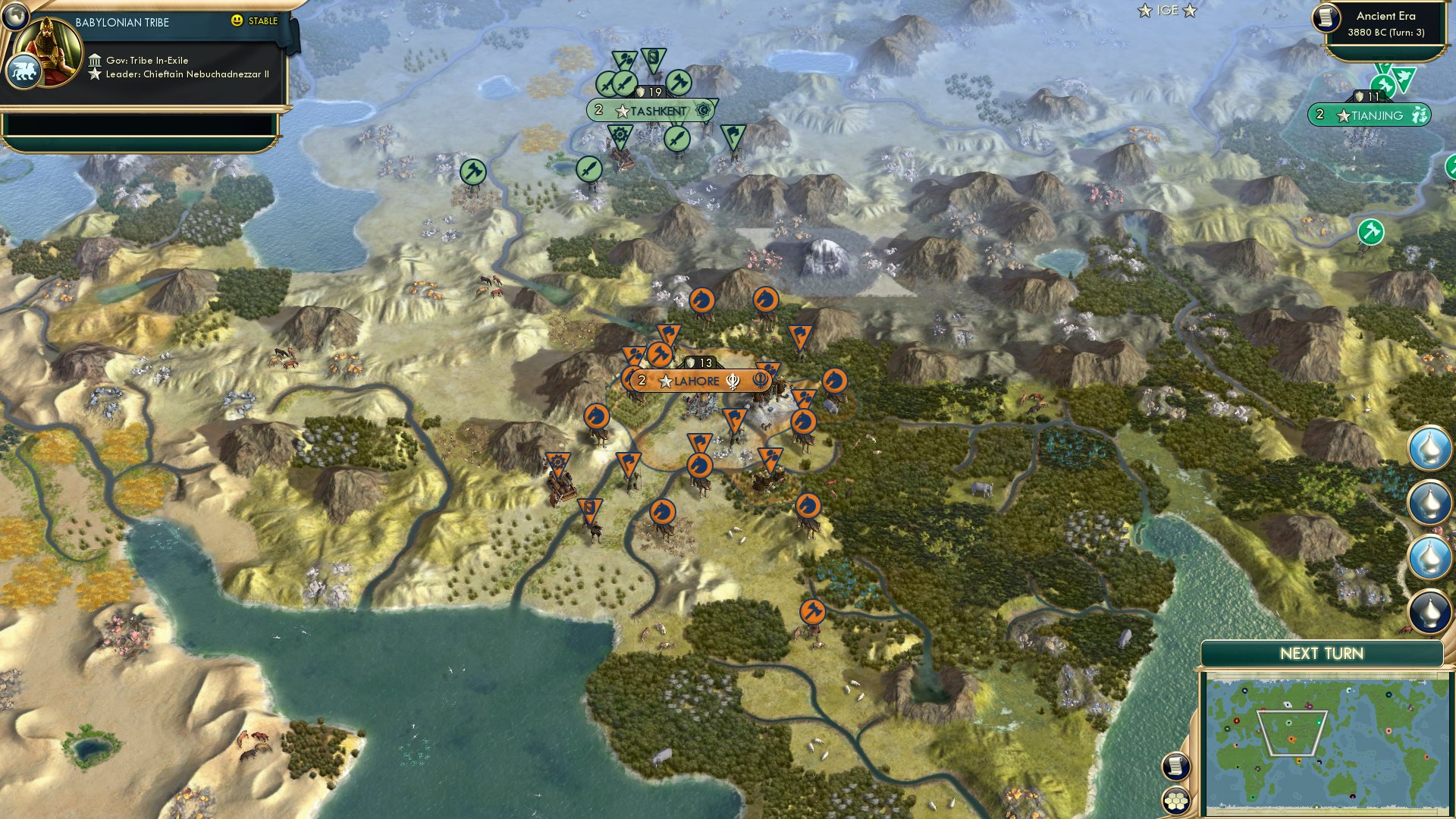Toggle the Stable happiness status indicator

coord(258,21)
